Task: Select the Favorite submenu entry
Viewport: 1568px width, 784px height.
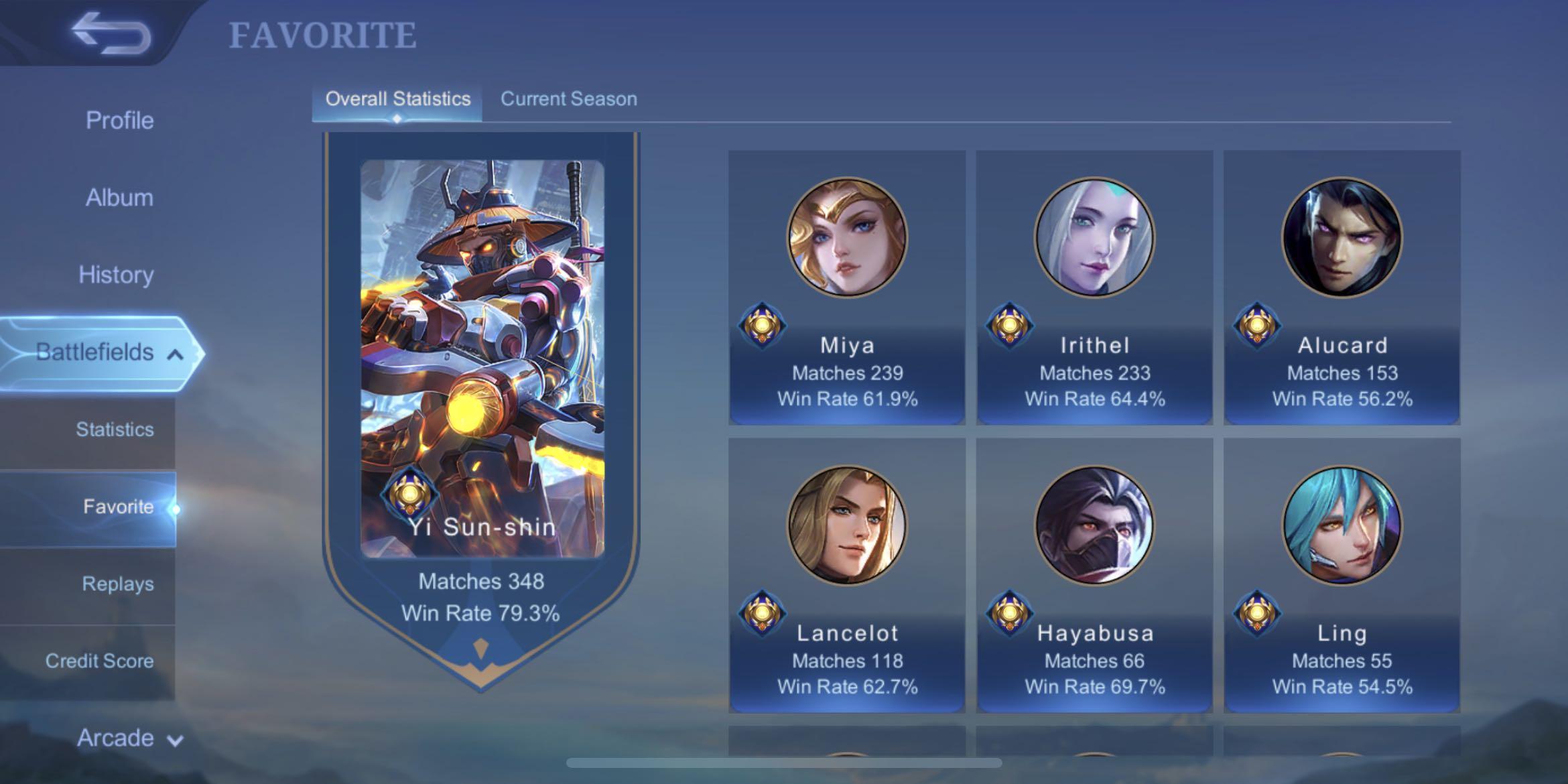Action: [x=118, y=507]
